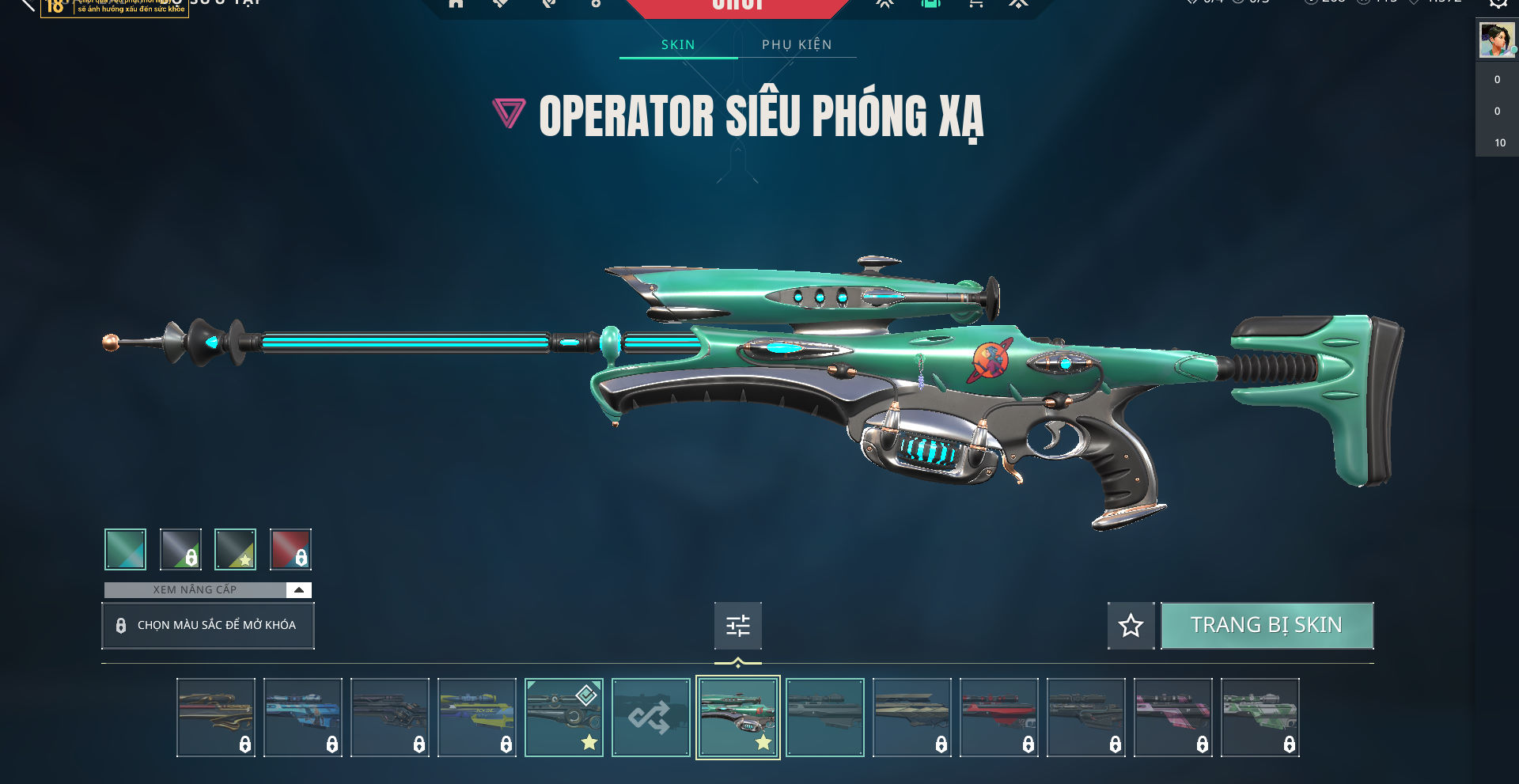Select the random shuffle skin tile
This screenshot has height=784, width=1519.
point(650,718)
